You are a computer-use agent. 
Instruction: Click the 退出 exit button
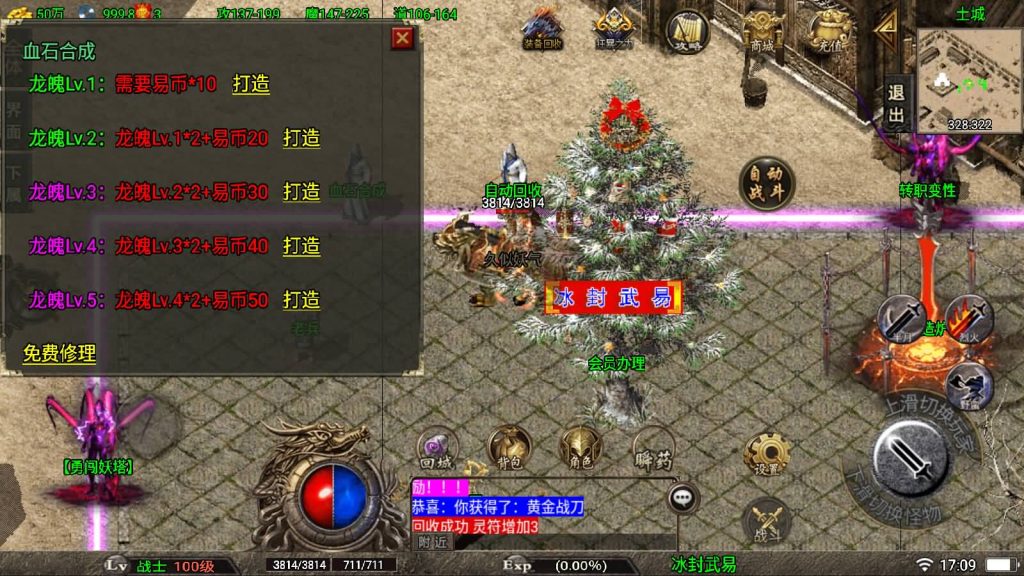coord(896,104)
